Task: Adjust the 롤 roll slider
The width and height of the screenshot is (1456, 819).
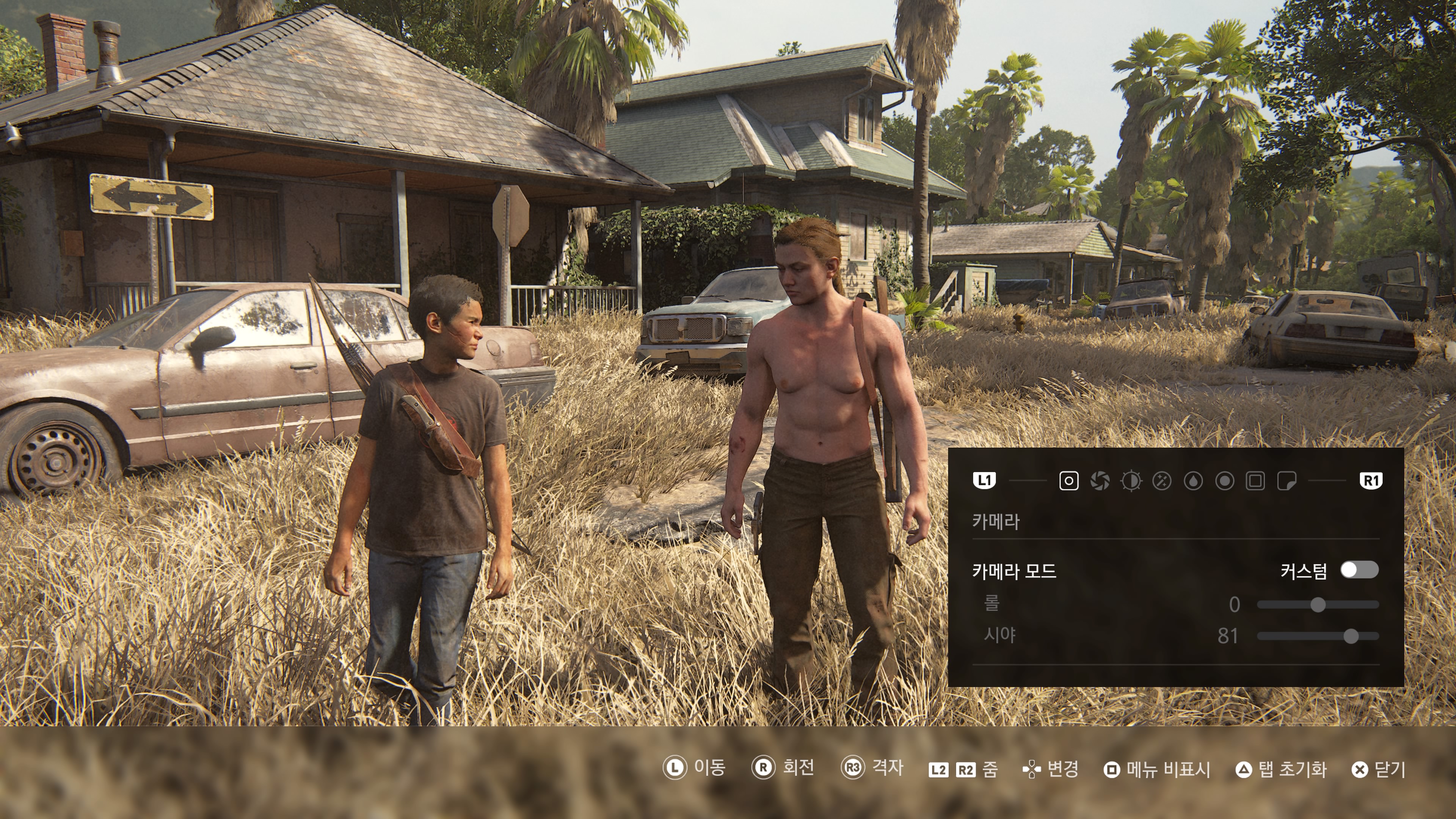Action: coord(1318,605)
